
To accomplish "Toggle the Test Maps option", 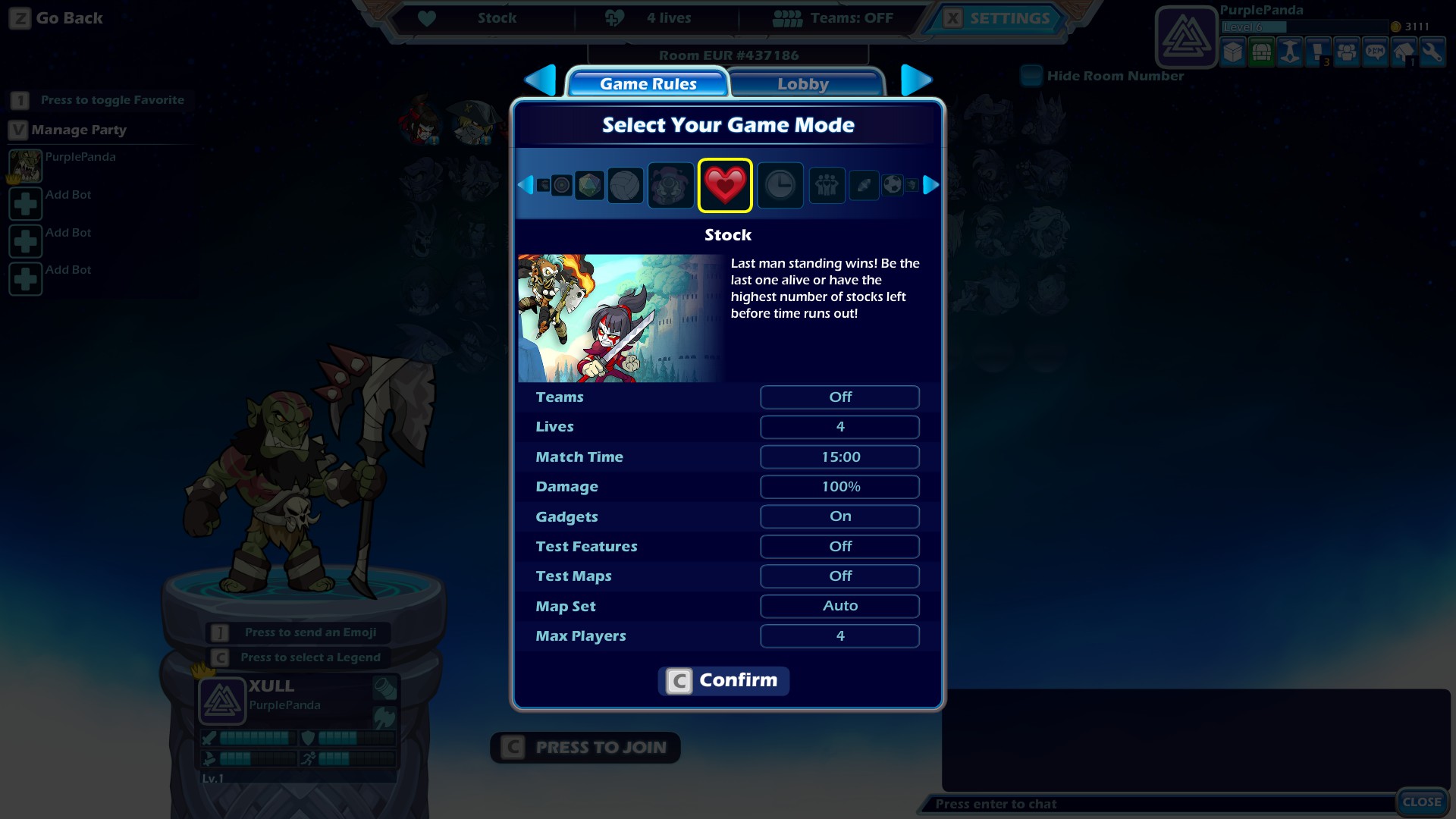I will pyautogui.click(x=839, y=576).
